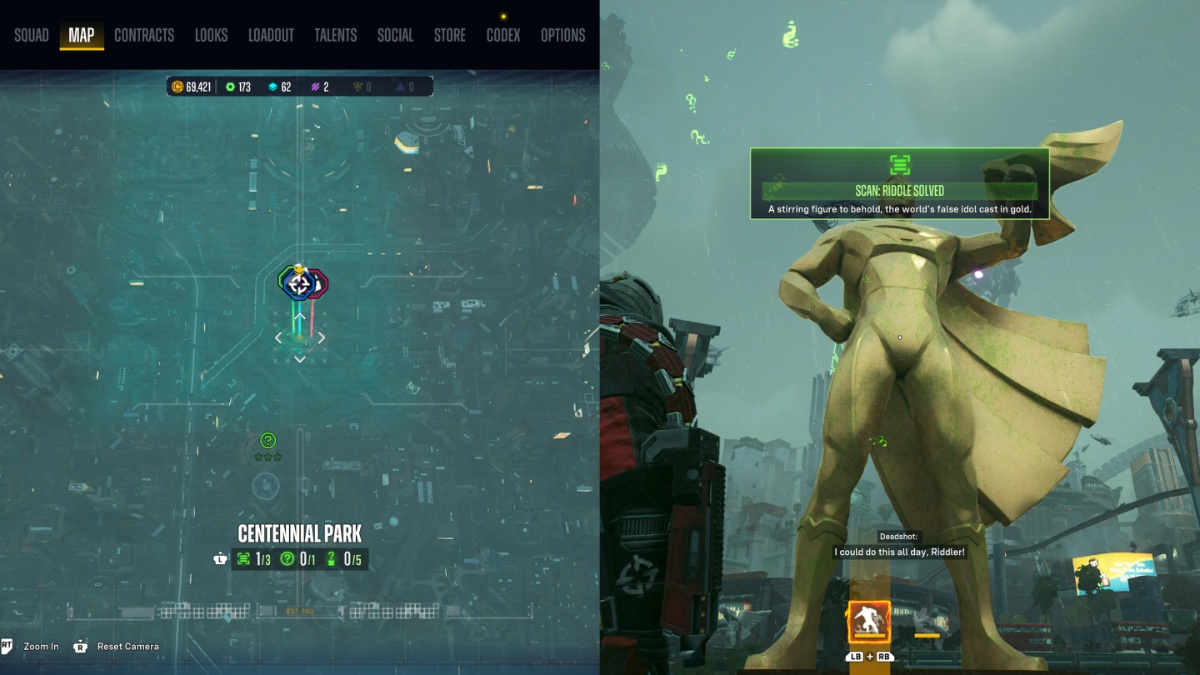Image resolution: width=1200 pixels, height=675 pixels.
Task: Select the green question mark riddle marker
Action: click(268, 440)
